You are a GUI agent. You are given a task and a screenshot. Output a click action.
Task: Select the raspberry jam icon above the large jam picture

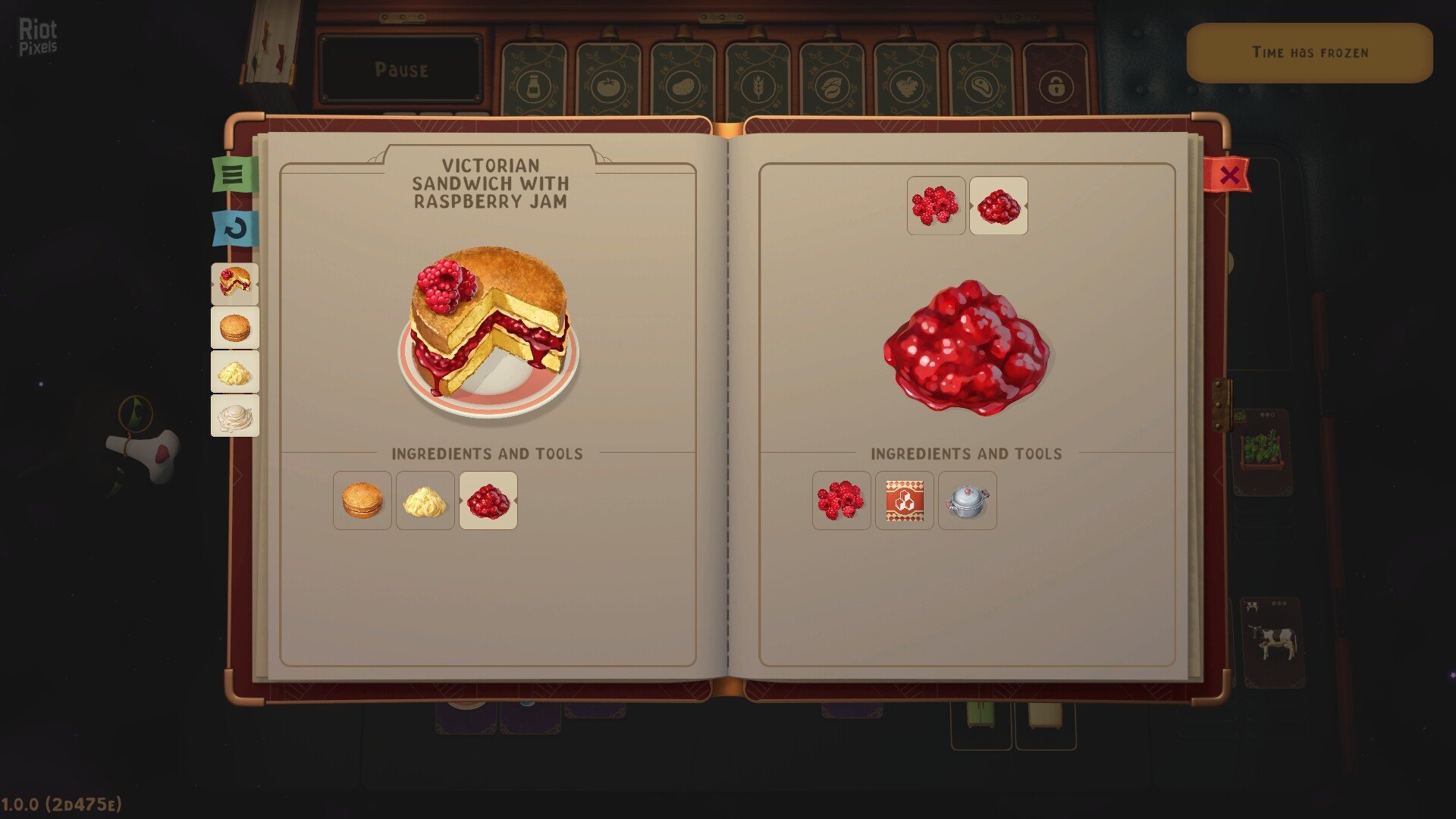click(999, 206)
